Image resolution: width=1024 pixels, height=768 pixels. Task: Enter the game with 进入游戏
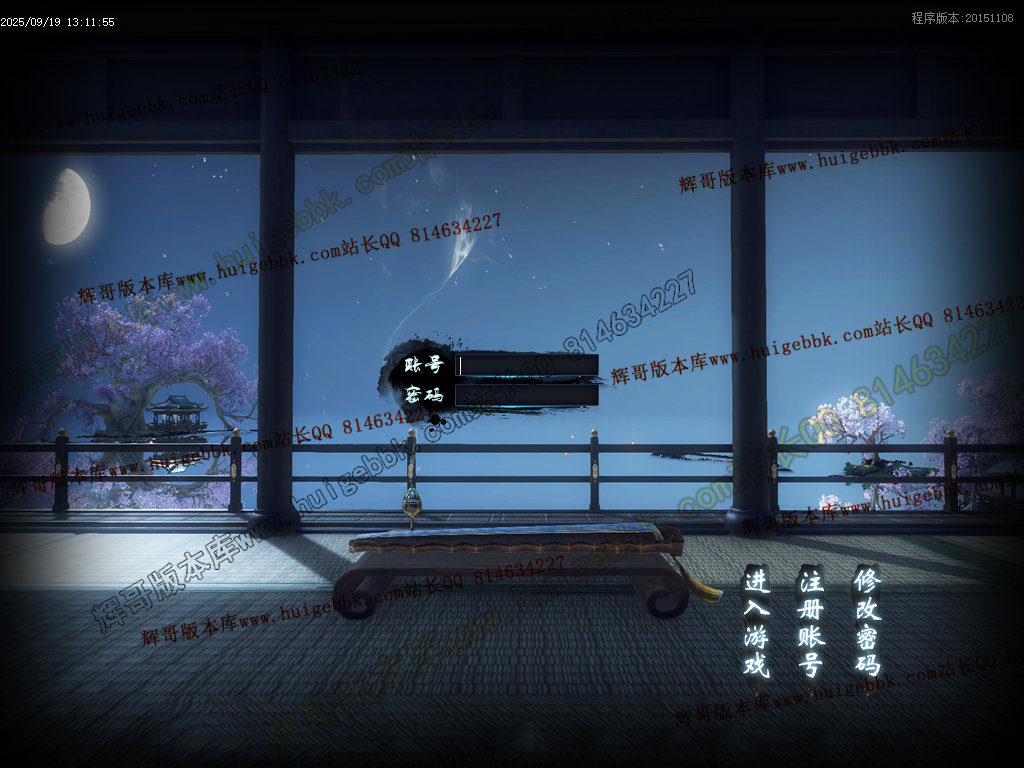click(756, 621)
